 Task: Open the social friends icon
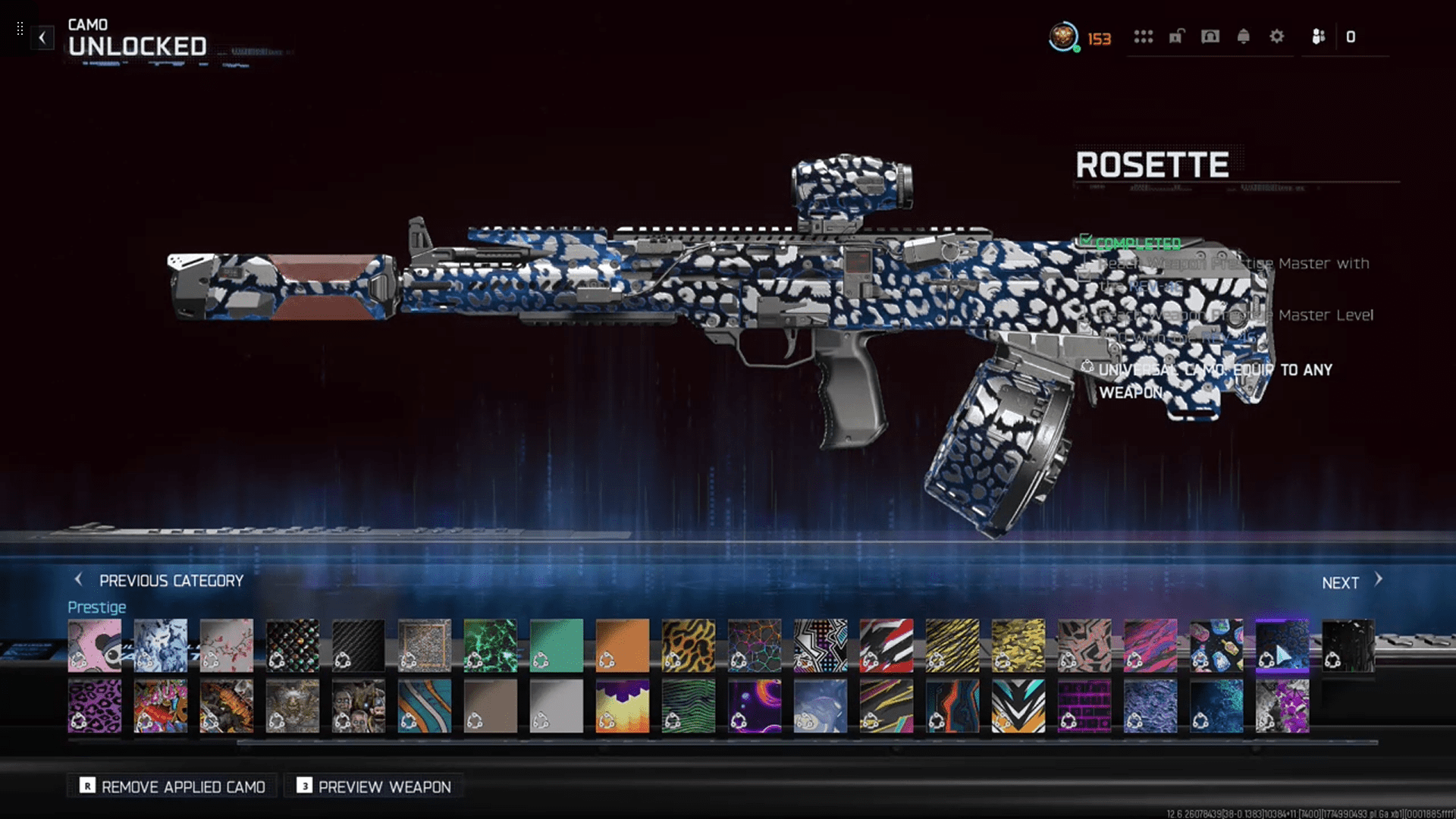click(1319, 36)
